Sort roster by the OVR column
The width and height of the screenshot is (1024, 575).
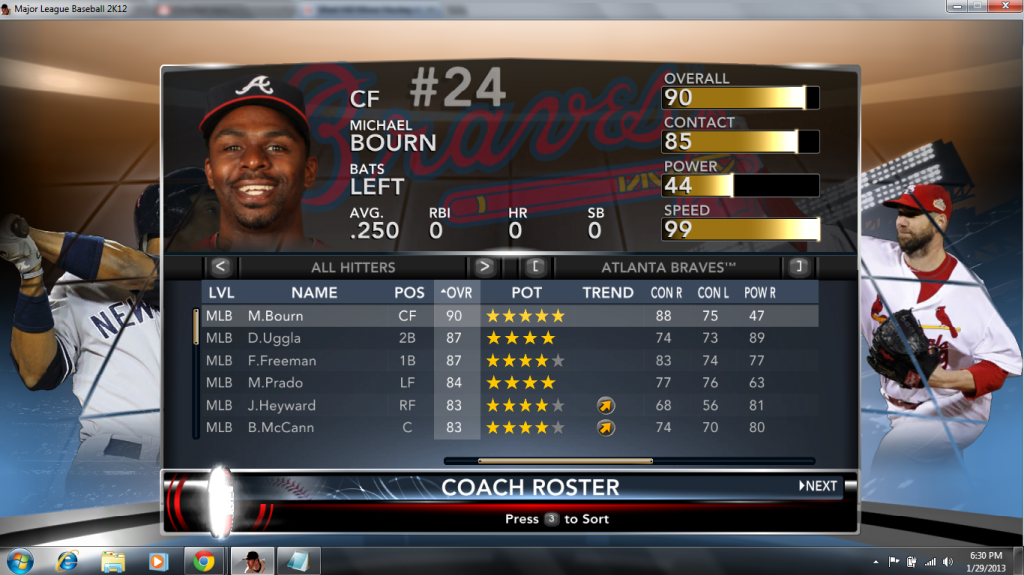[456, 293]
